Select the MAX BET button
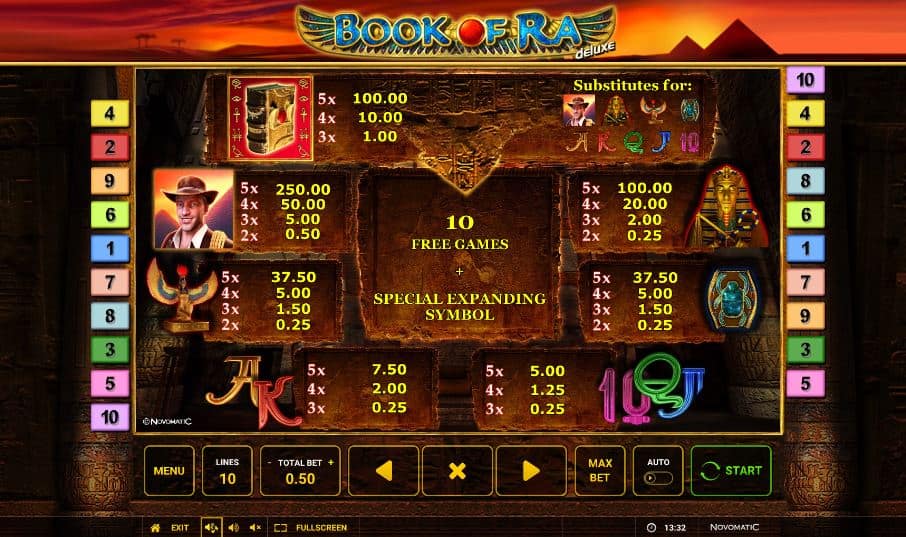Image resolution: width=906 pixels, height=537 pixels. click(600, 470)
